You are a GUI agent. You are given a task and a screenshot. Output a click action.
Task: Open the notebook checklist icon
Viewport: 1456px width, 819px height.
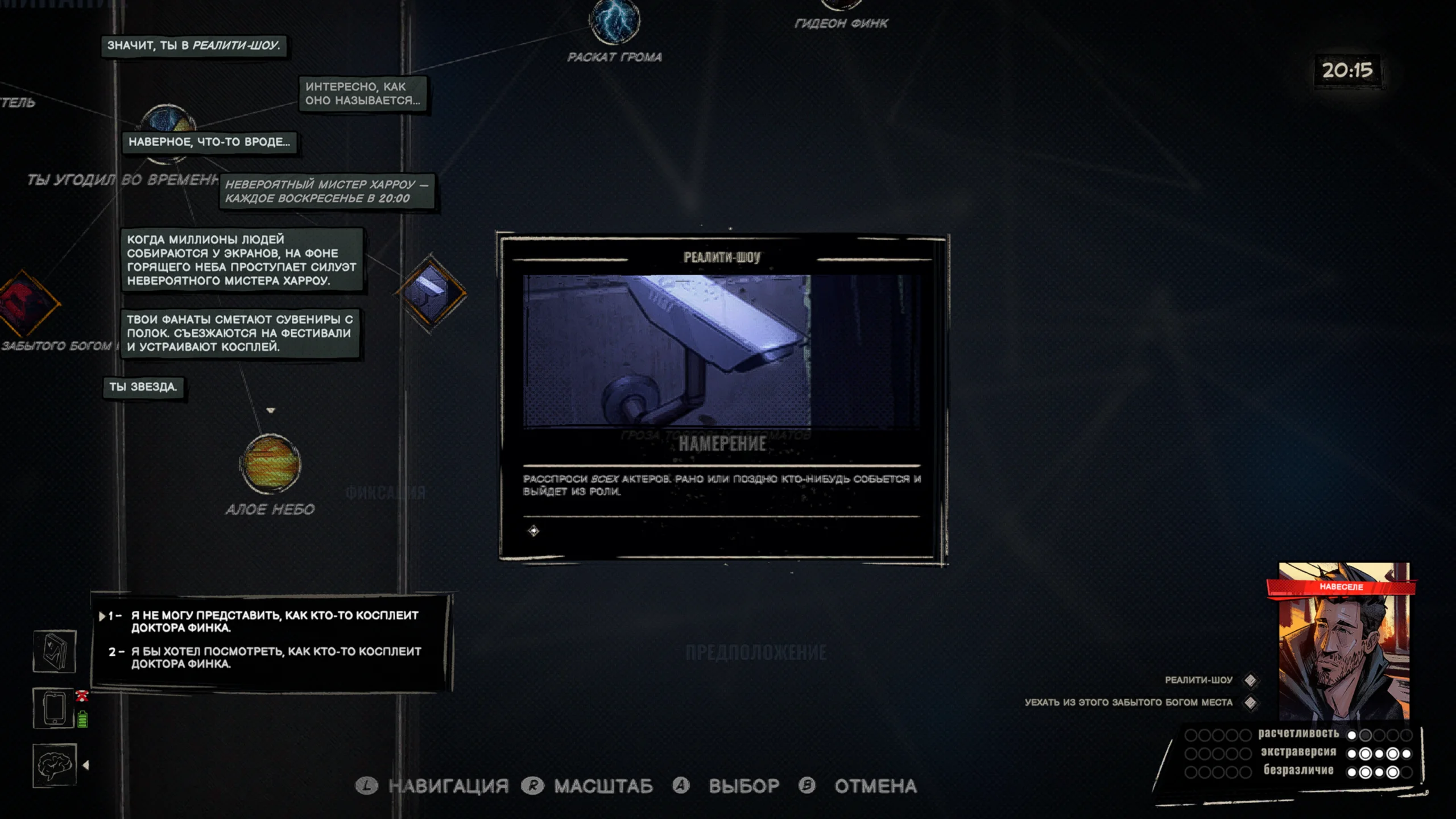pos(55,651)
